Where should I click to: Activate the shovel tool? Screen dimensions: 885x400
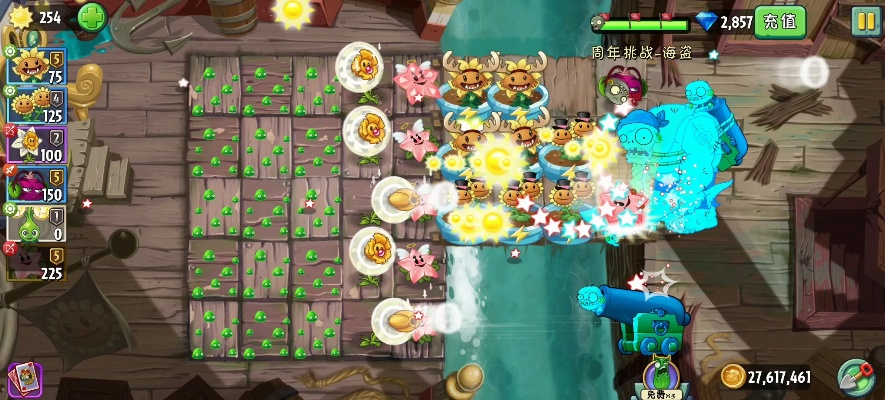pyautogui.click(x=855, y=377)
